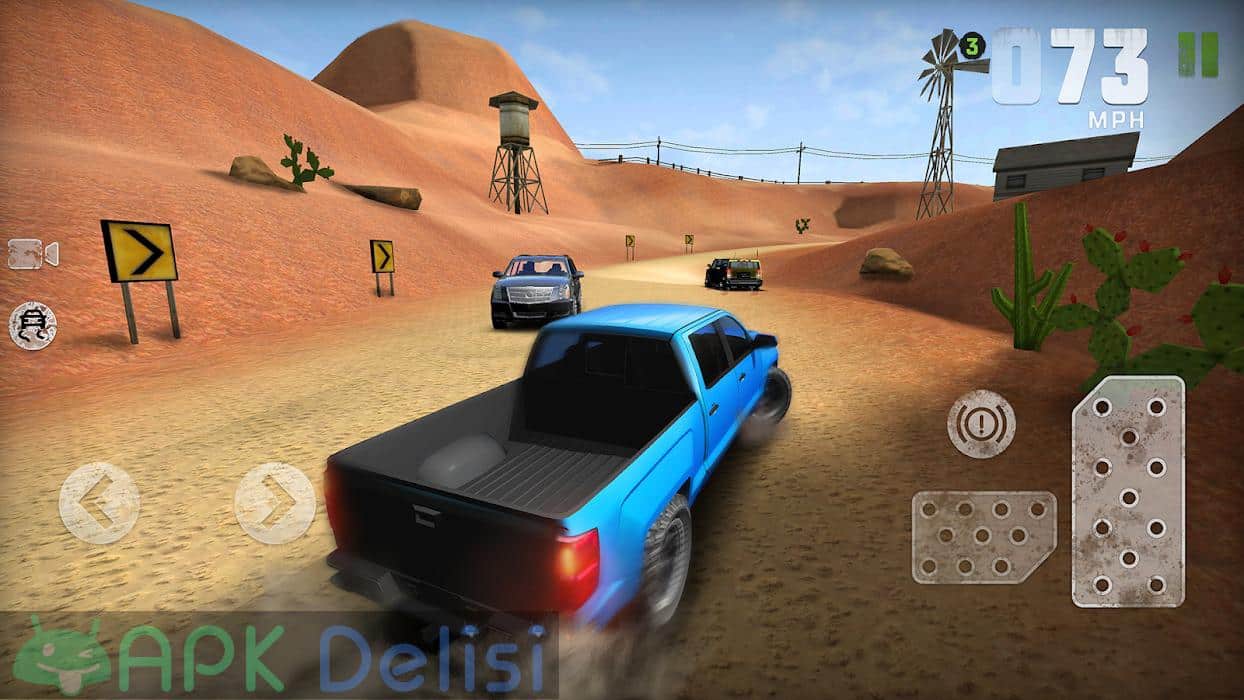The image size is (1244, 700).
Task: Toggle the traction control car icon
Action: pyautogui.click(x=33, y=326)
